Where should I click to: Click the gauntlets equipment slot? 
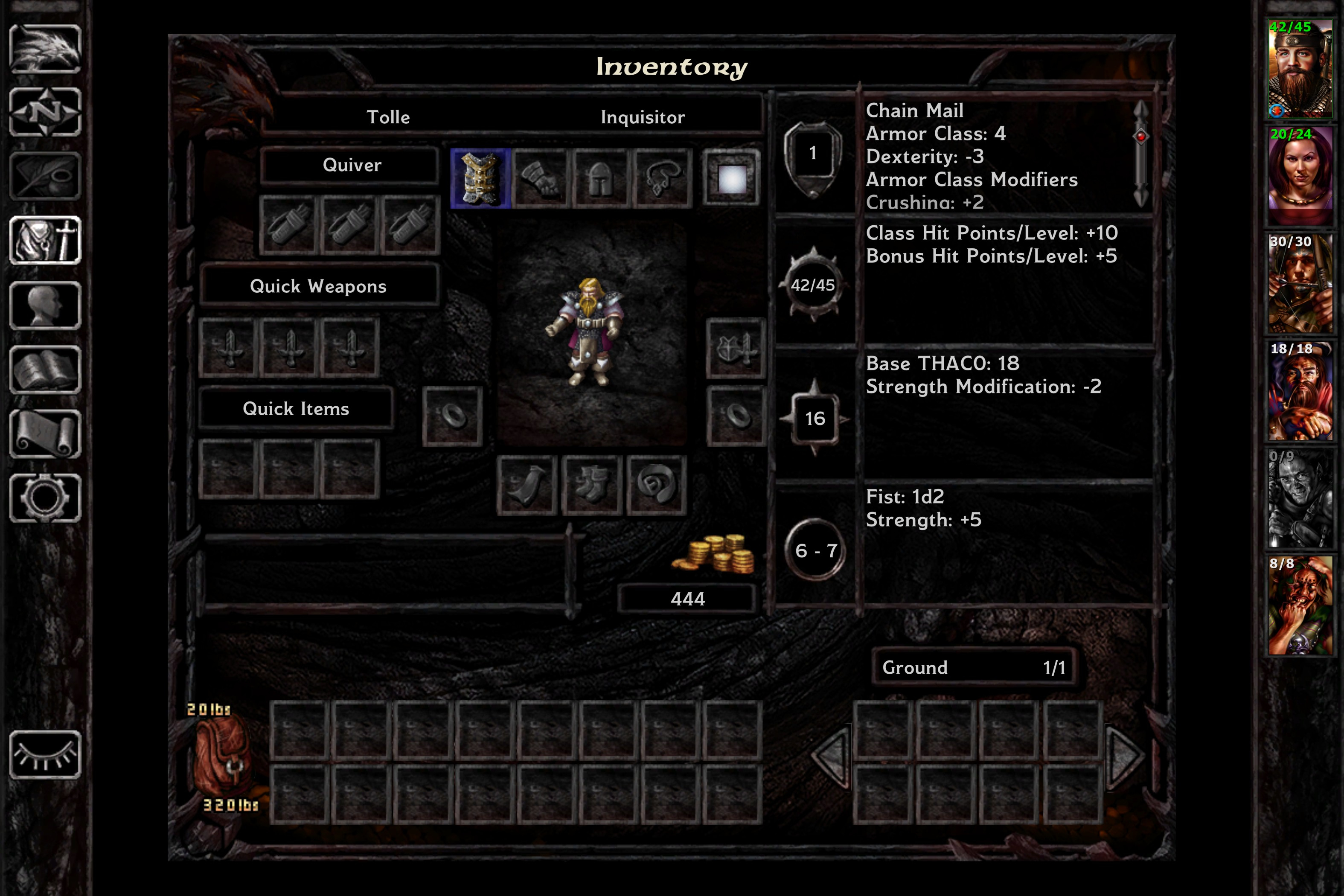click(x=541, y=178)
